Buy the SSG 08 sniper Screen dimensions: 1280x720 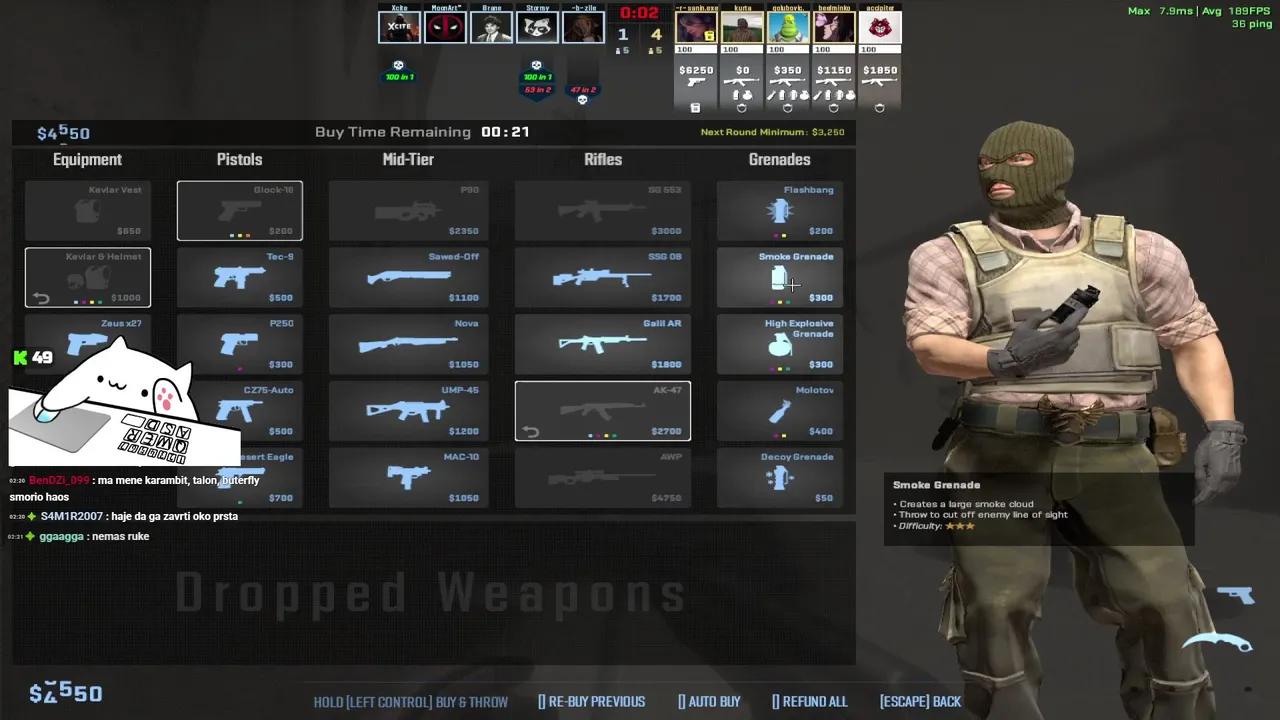pyautogui.click(x=602, y=277)
